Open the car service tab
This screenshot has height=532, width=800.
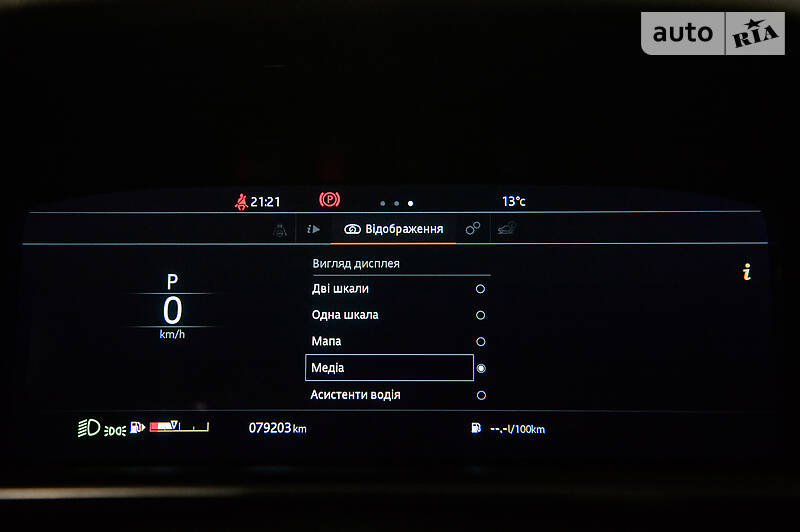pos(507,229)
